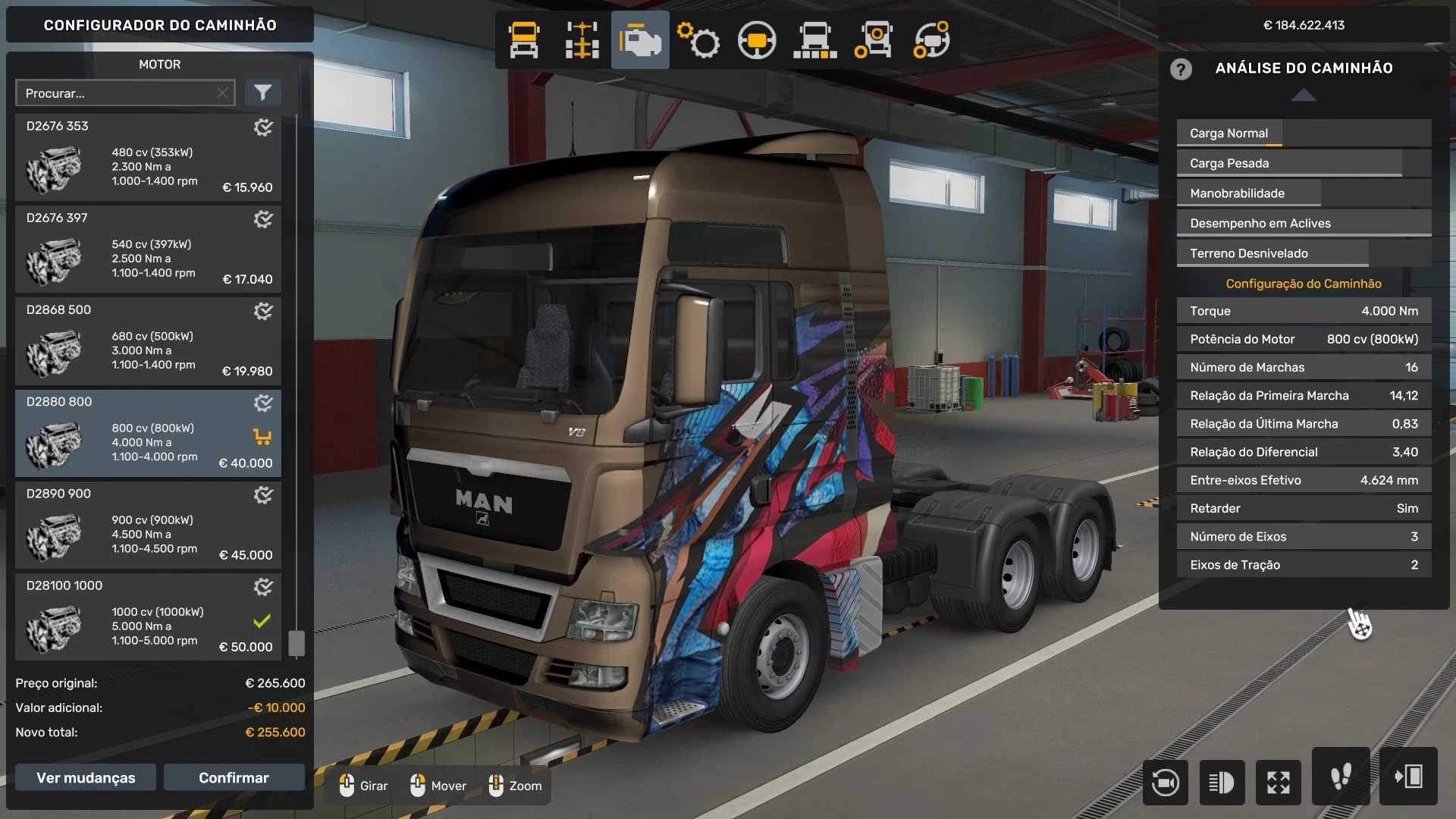Collapse the Análise do Caminhão panel arrow

click(x=1304, y=95)
